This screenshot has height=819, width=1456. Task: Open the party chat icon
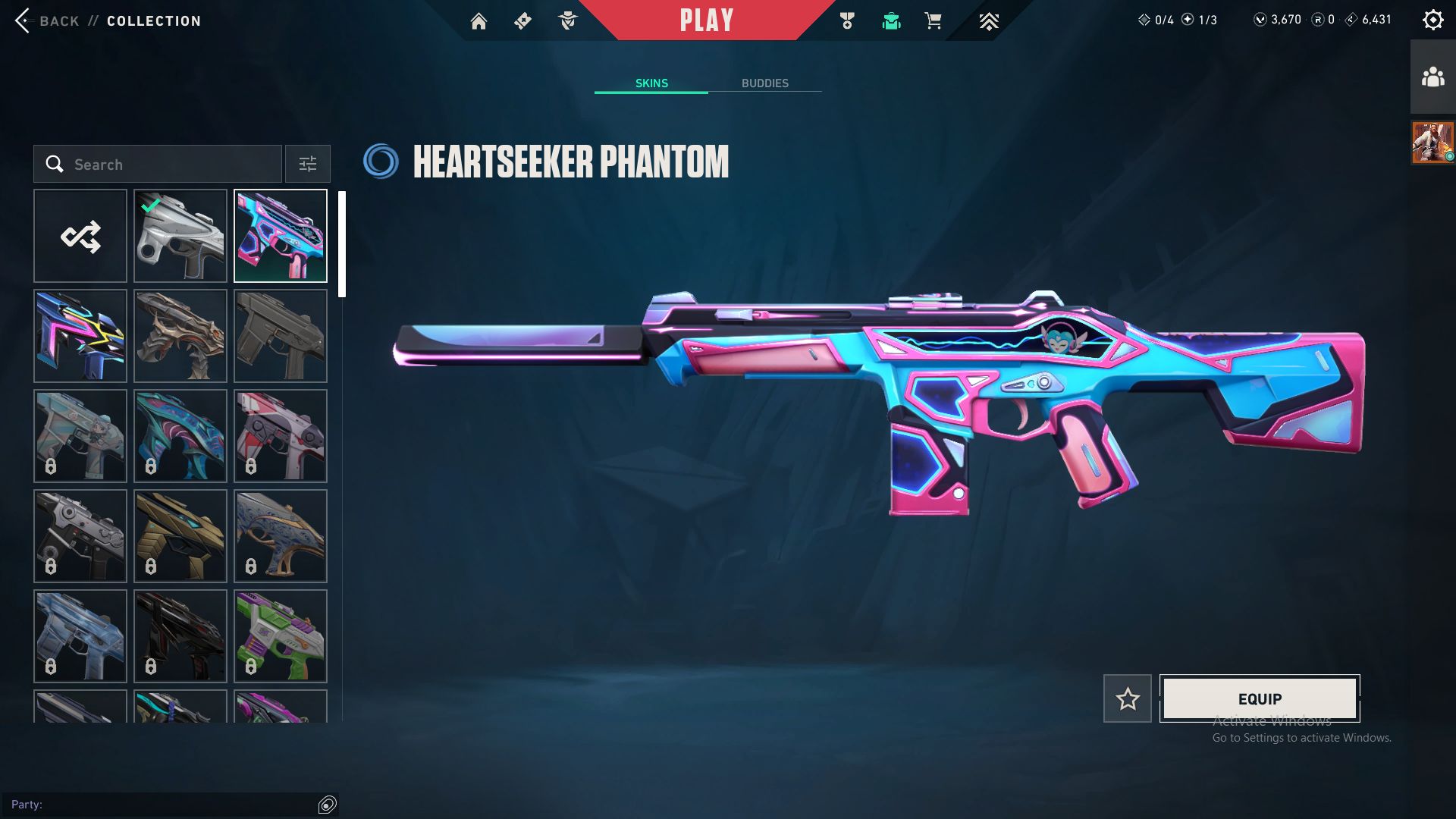coord(328,805)
